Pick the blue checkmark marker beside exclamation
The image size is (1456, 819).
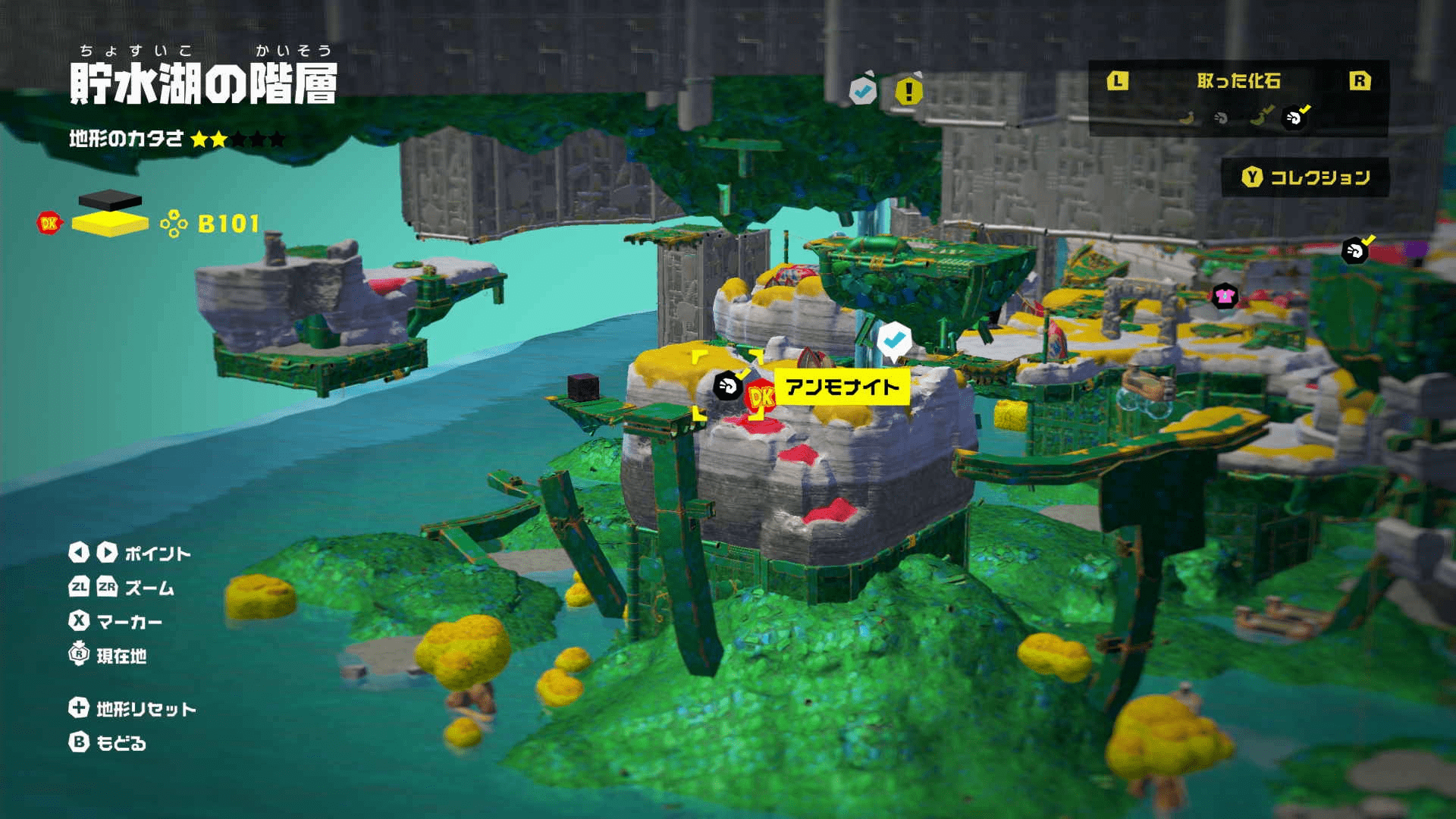coord(862,91)
